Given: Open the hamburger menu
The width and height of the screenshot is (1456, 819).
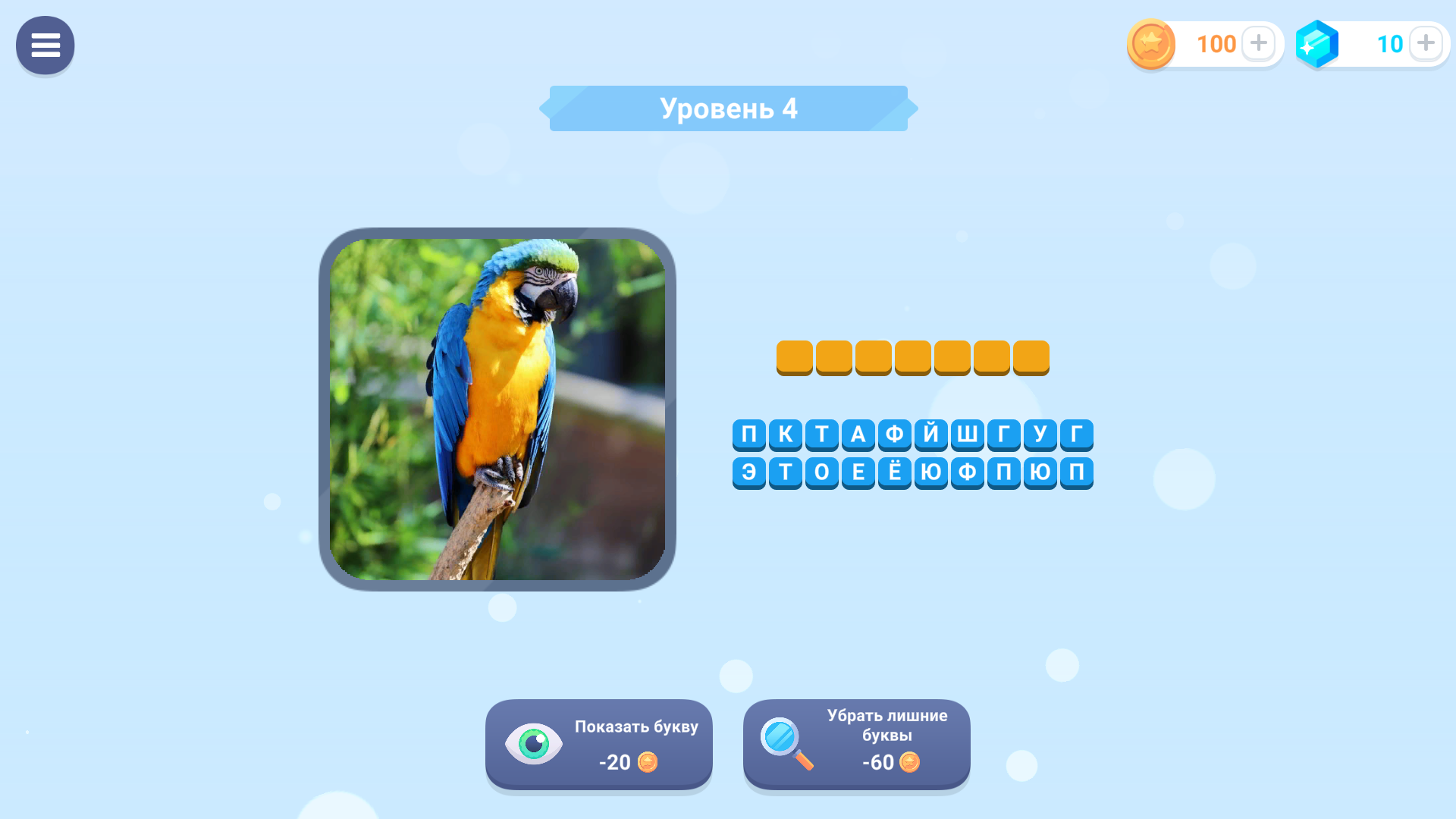Looking at the screenshot, I should [x=45, y=45].
